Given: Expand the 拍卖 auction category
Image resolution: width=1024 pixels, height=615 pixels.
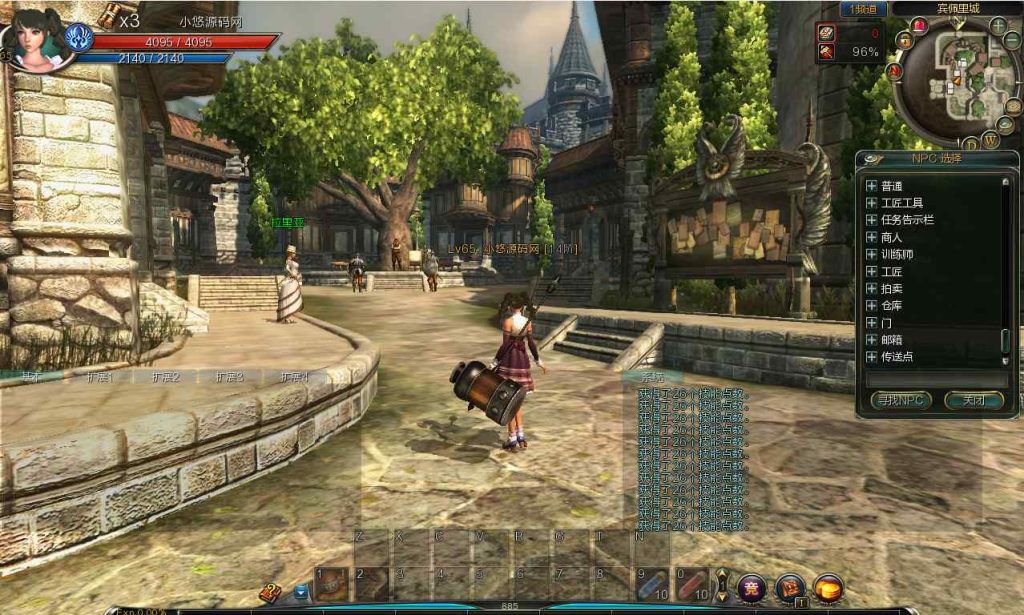Looking at the screenshot, I should (871, 288).
